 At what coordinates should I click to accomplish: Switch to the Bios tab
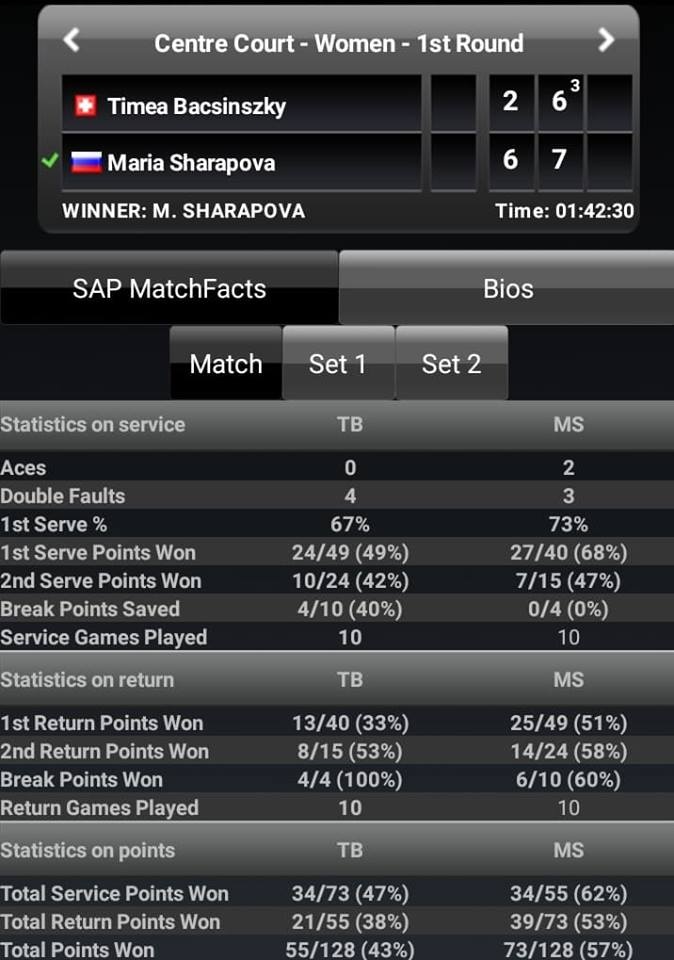(507, 289)
